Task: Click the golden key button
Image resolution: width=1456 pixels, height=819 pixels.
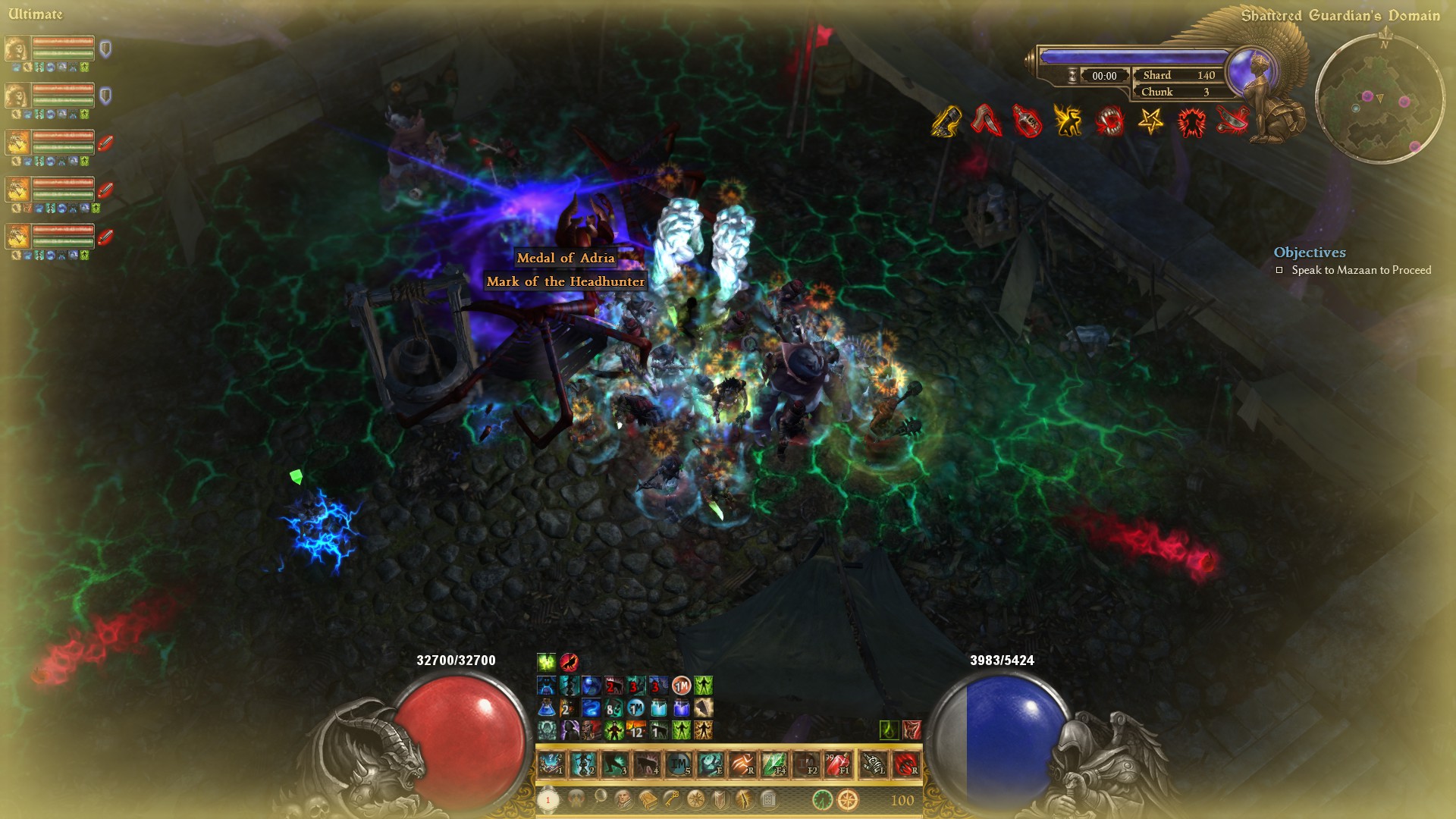Action: (672, 799)
